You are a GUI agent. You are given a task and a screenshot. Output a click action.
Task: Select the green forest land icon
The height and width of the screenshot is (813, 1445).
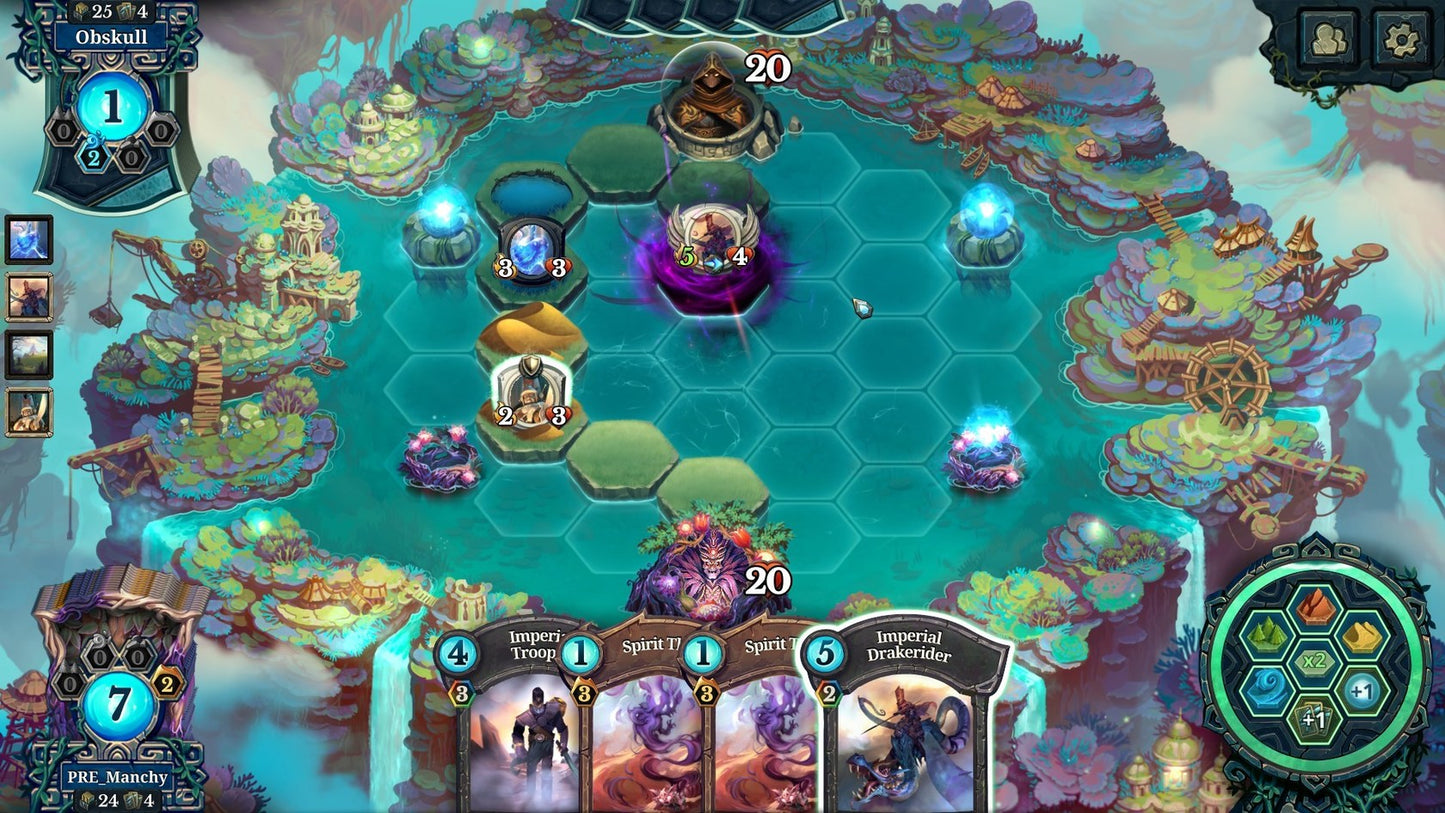click(x=1266, y=634)
